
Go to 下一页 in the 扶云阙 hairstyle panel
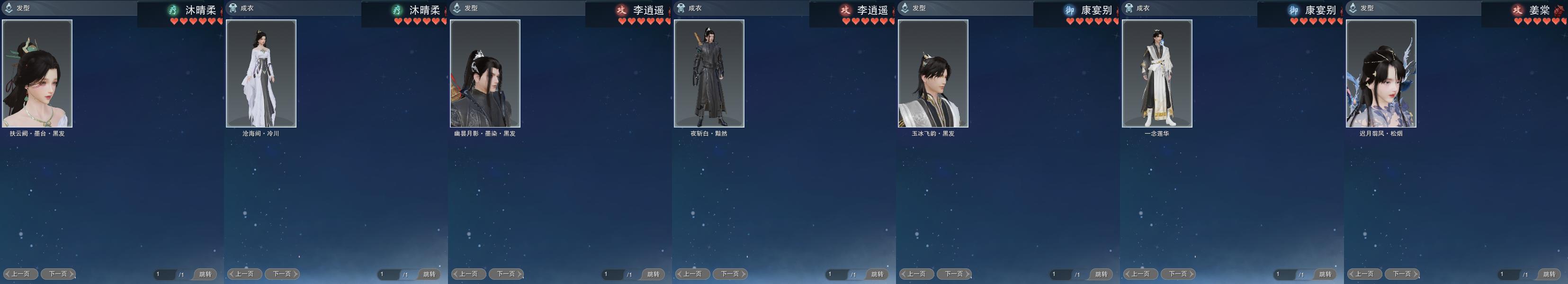point(58,274)
